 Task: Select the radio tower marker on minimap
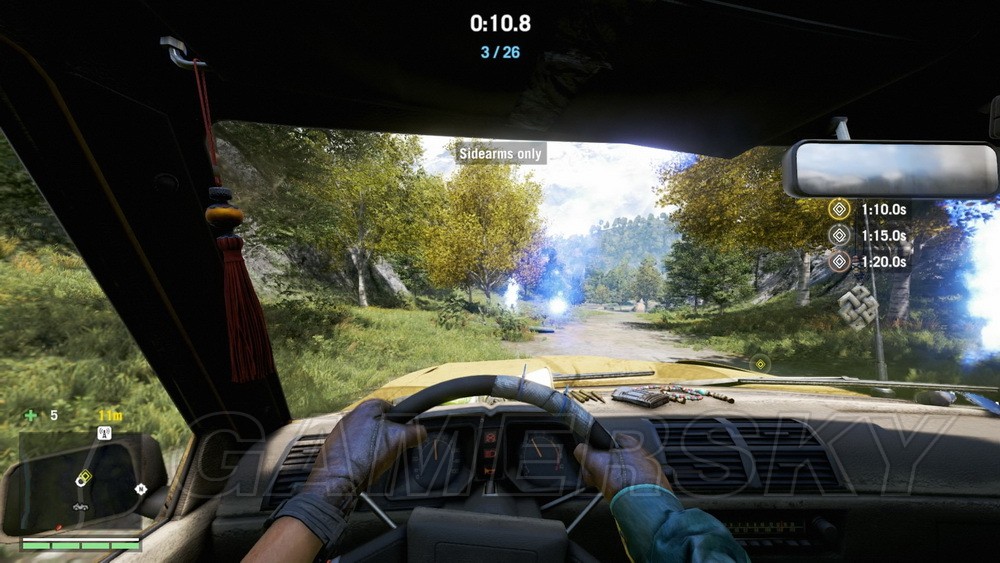103,433
